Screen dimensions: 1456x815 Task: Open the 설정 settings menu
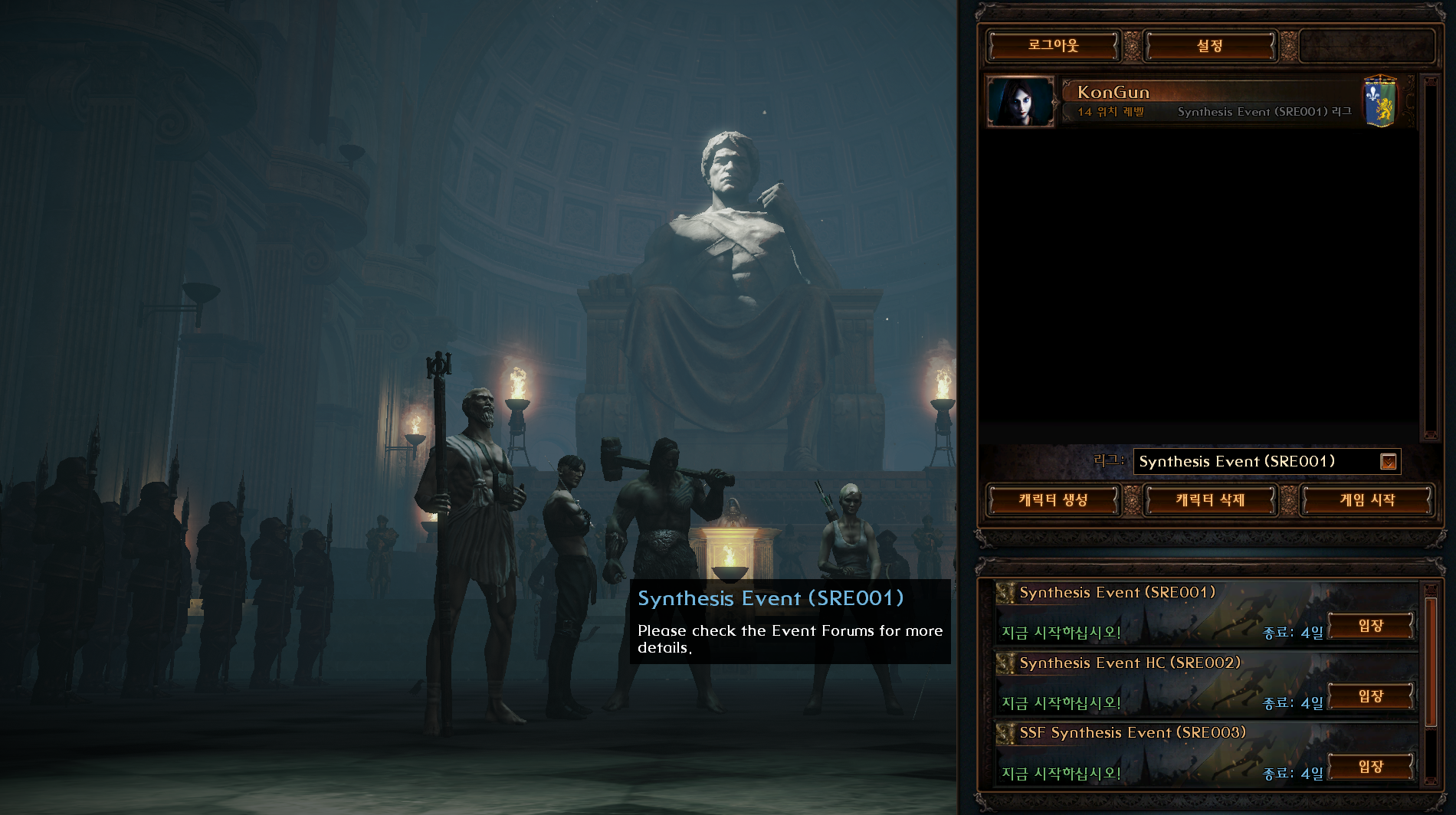coord(1210,46)
